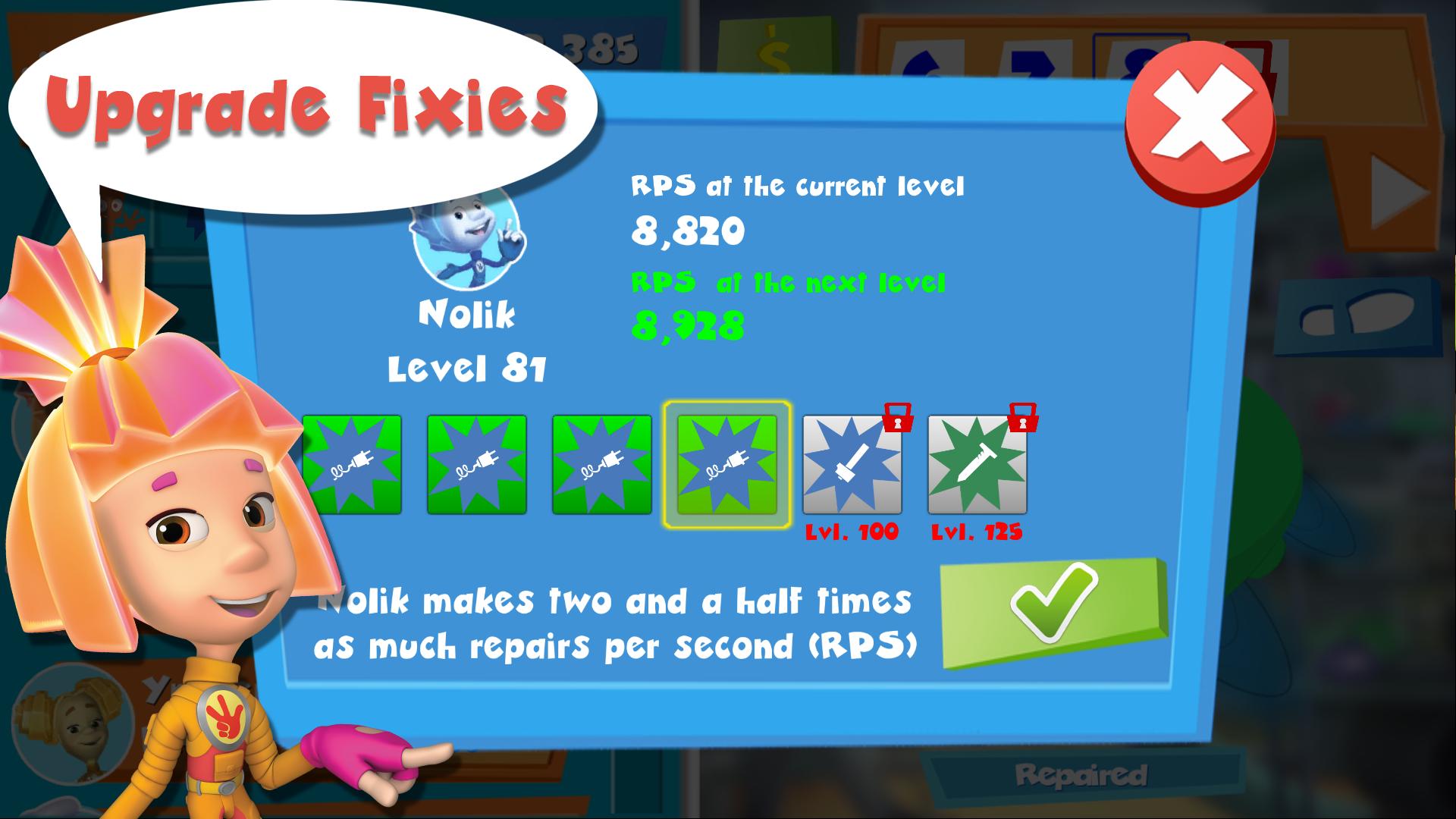Viewport: 1456px width, 819px height.
Task: Click the Upgrade Fixies speech bubble
Action: pyautogui.click(x=303, y=102)
